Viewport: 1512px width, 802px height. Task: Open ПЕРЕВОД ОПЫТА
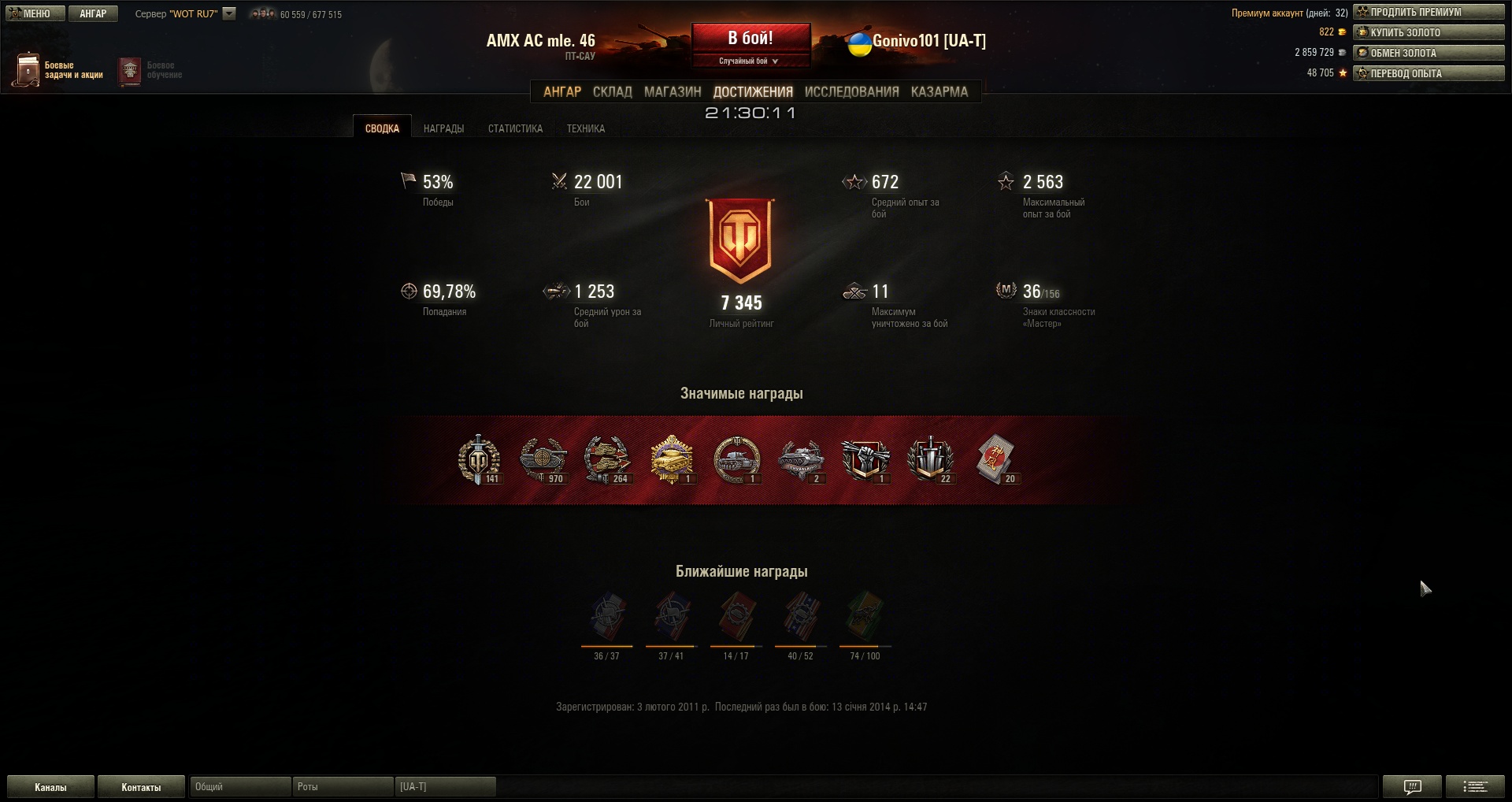pyautogui.click(x=1429, y=73)
